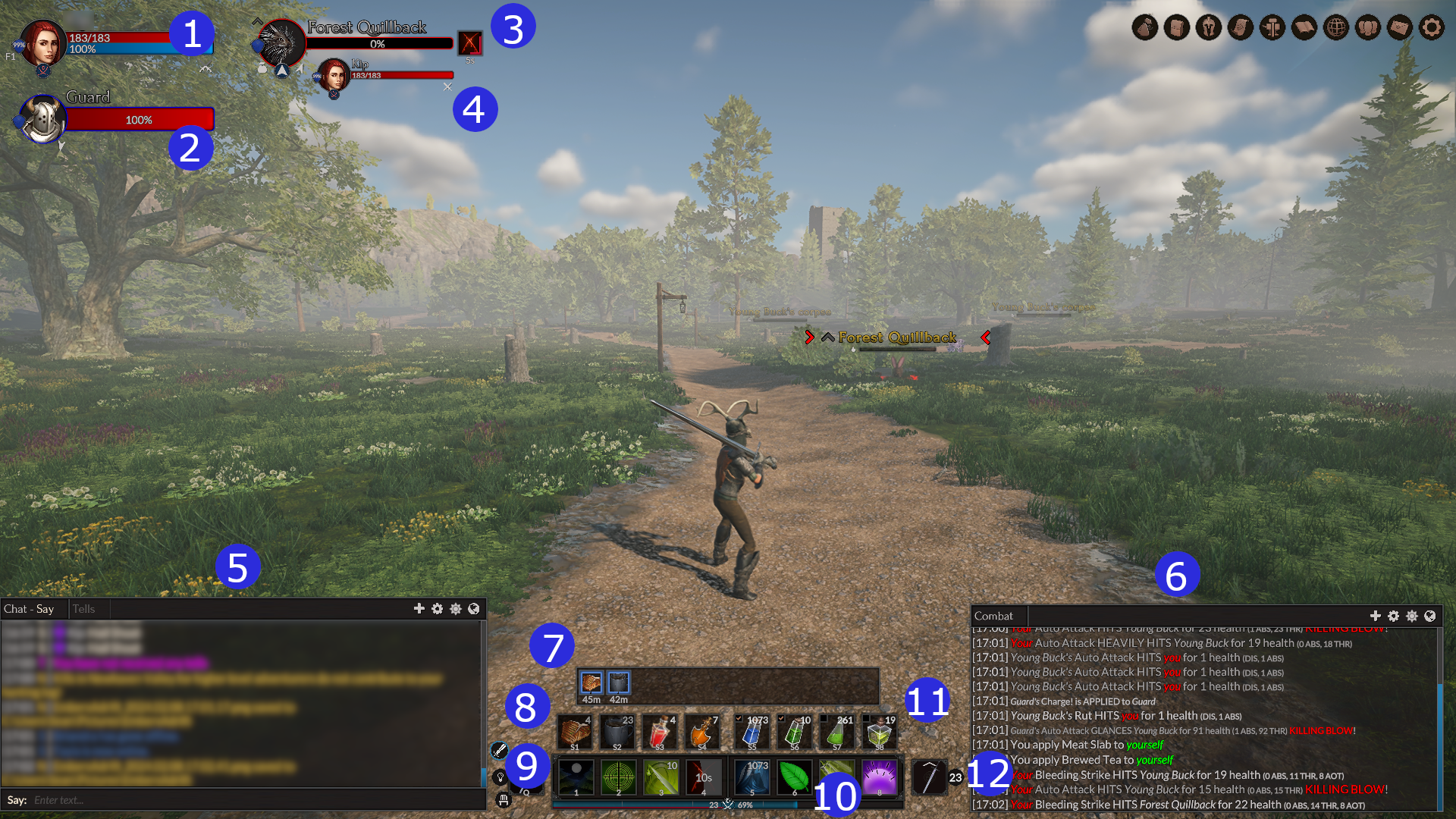Image resolution: width=1456 pixels, height=819 pixels.
Task: Activate the green leaf ability
Action: 794,777
